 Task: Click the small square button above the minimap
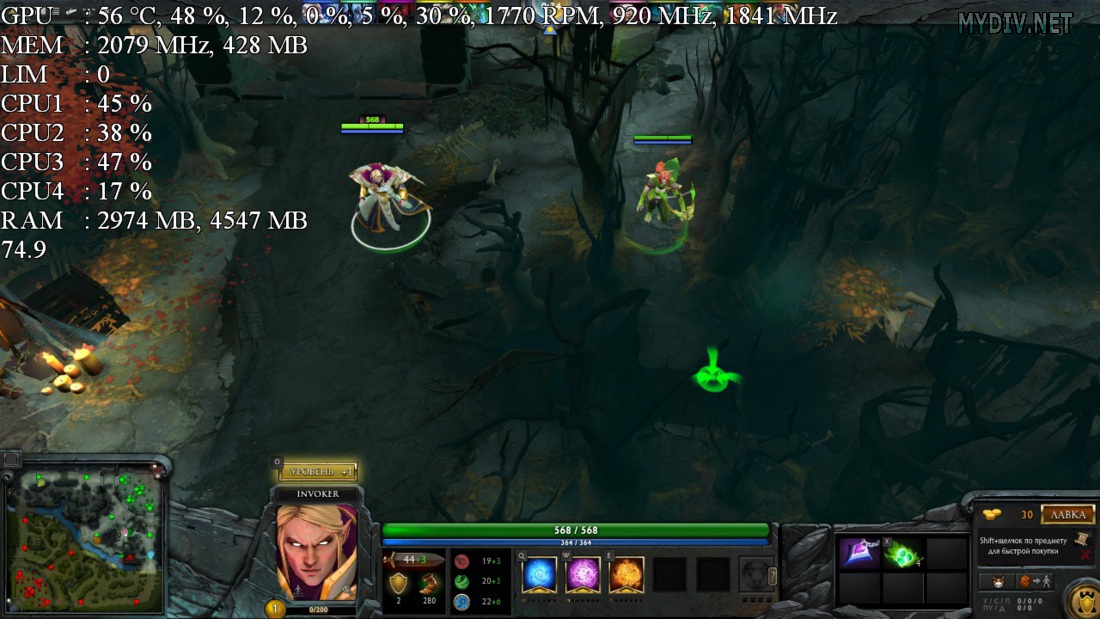click(x=11, y=460)
